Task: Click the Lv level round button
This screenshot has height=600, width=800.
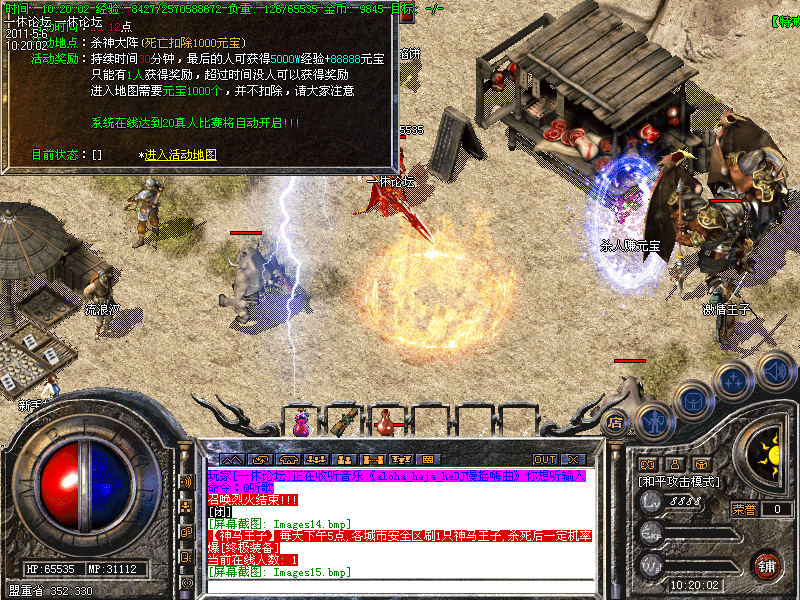Action: (x=651, y=503)
